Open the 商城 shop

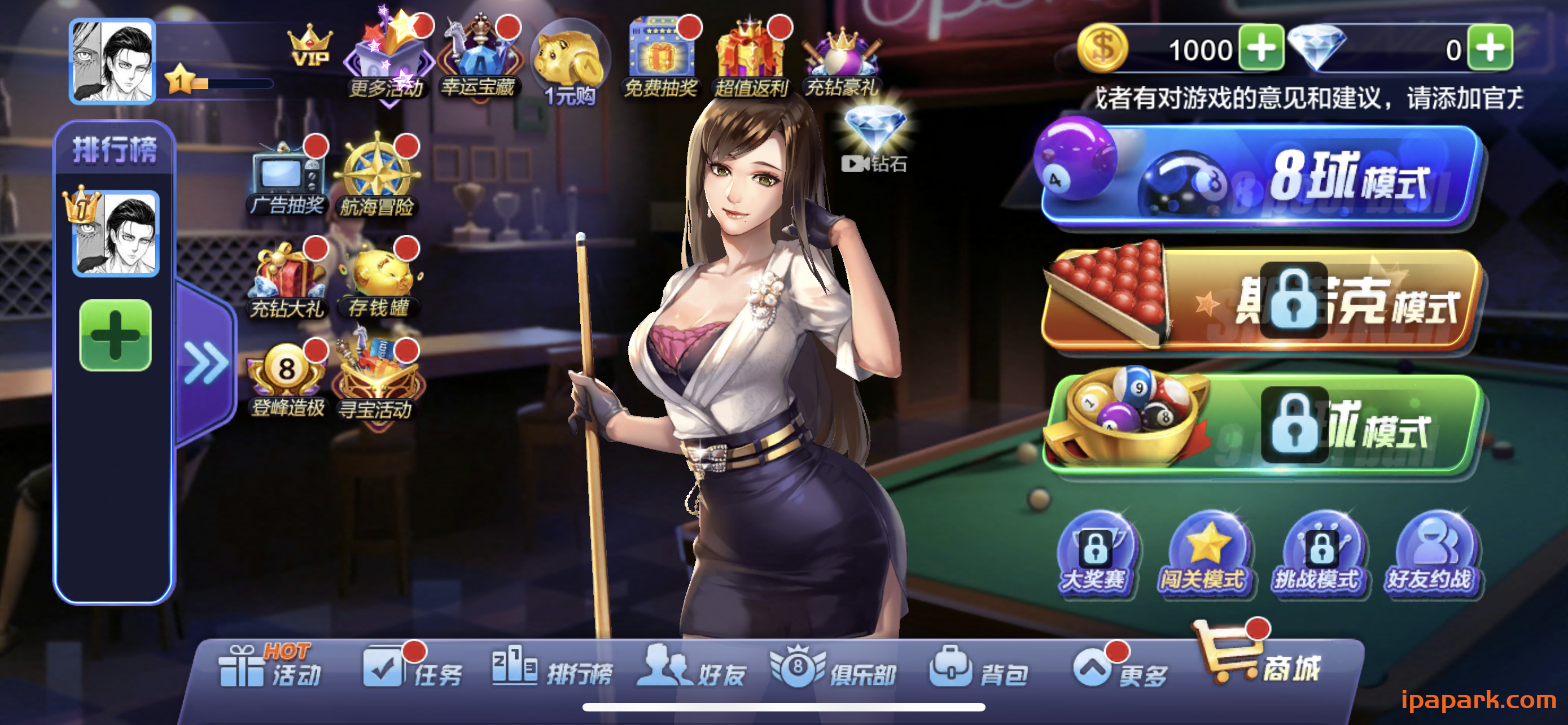[x=1260, y=661]
